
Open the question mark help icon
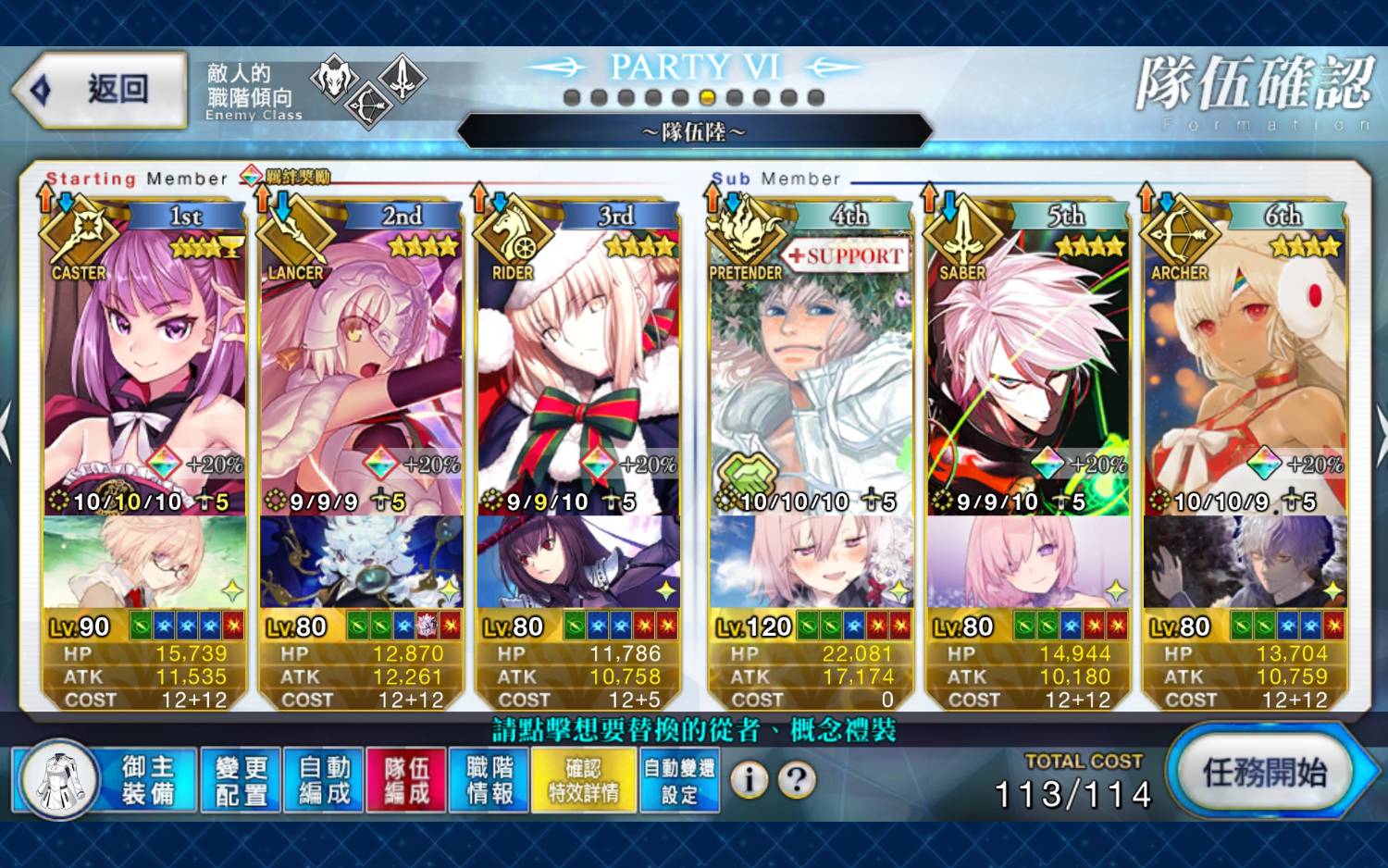click(x=797, y=780)
